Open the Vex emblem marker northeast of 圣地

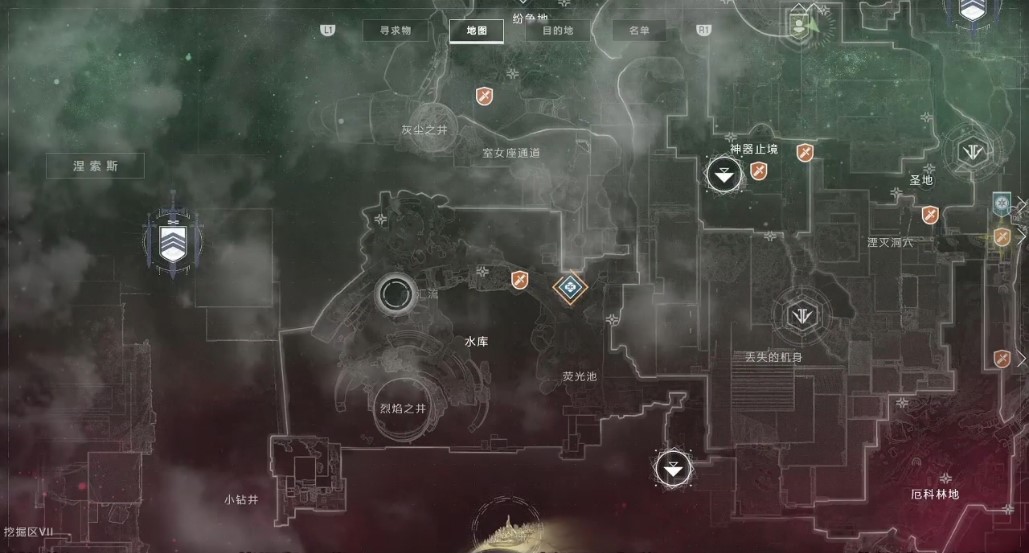970,152
